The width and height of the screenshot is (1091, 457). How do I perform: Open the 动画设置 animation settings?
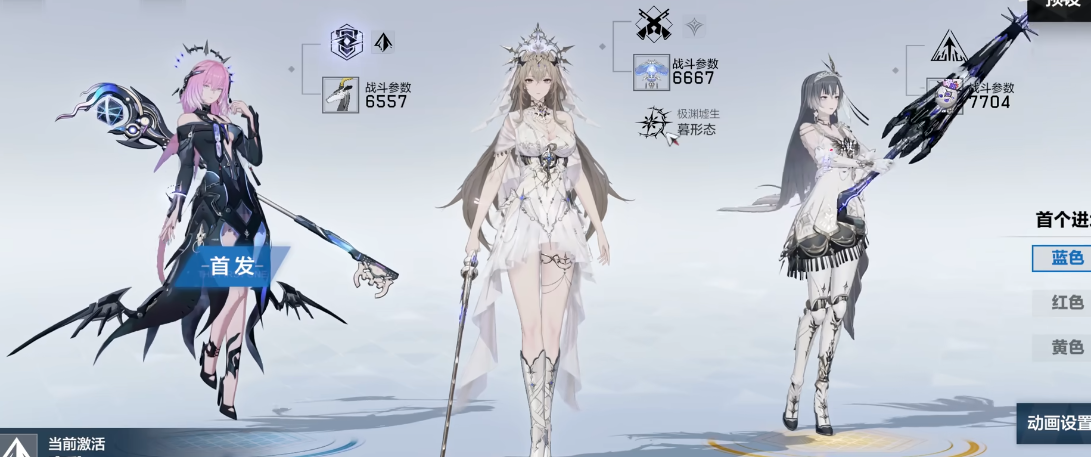(1056, 423)
